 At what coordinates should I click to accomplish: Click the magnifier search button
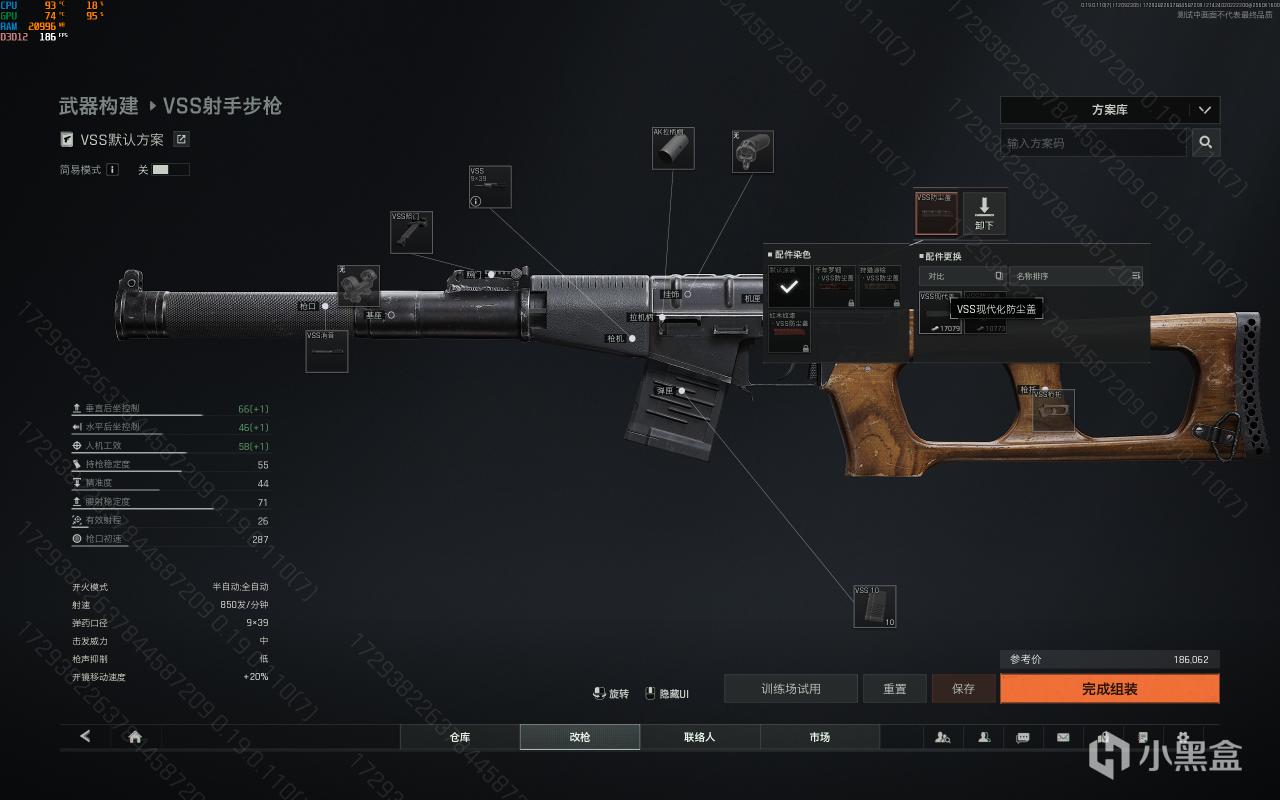[x=1206, y=143]
